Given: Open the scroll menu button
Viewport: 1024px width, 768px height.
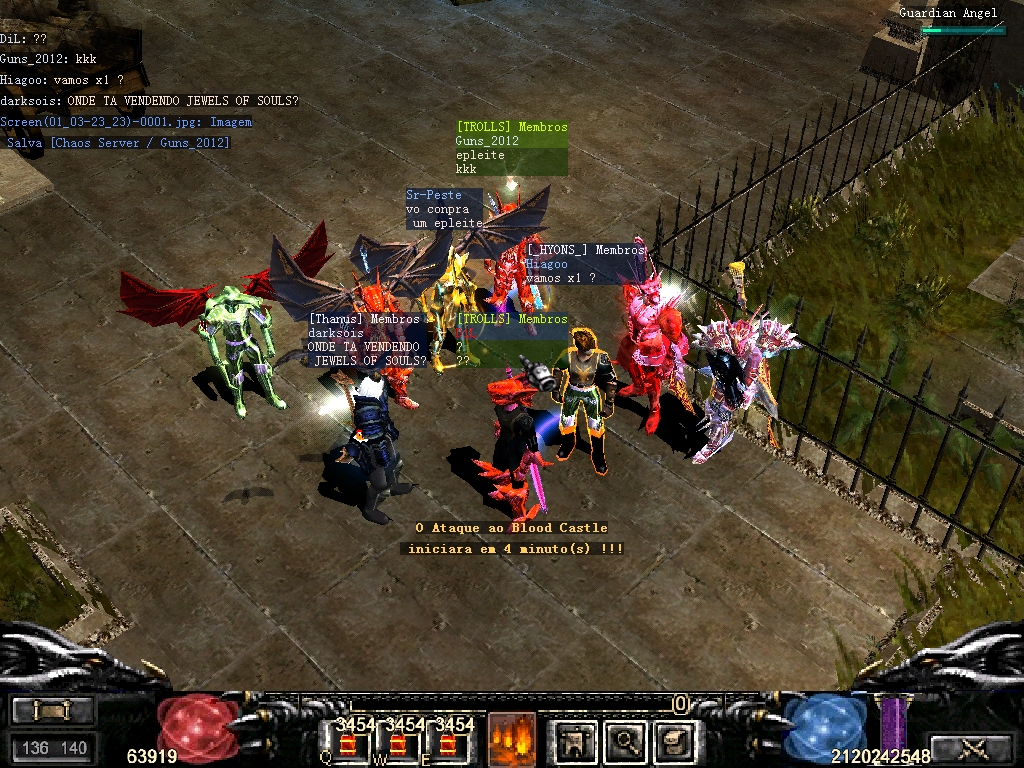Looking at the screenshot, I should pos(53,710).
